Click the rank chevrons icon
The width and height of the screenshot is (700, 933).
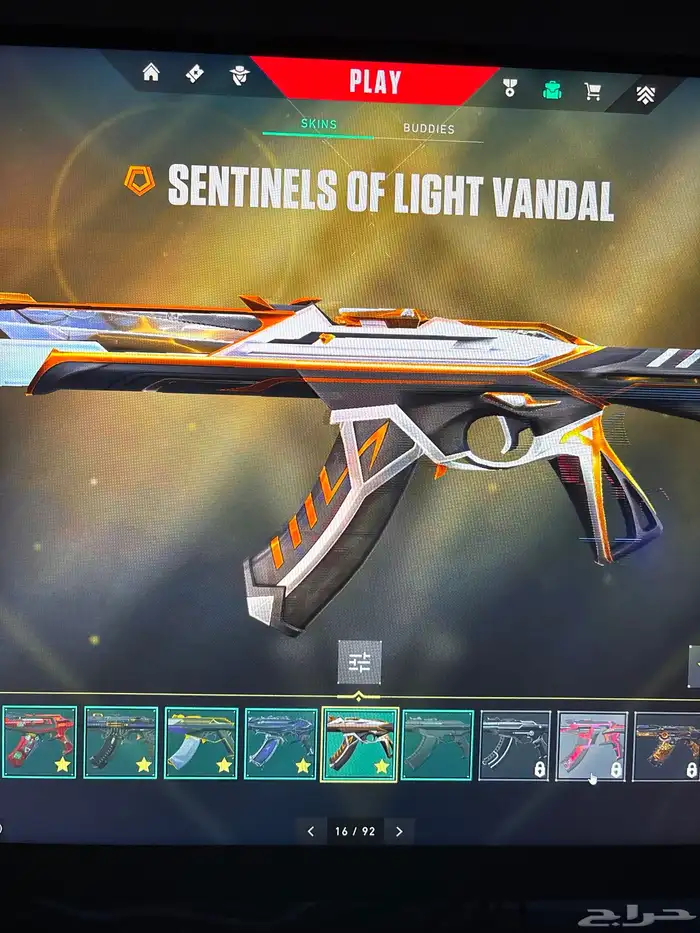click(647, 95)
